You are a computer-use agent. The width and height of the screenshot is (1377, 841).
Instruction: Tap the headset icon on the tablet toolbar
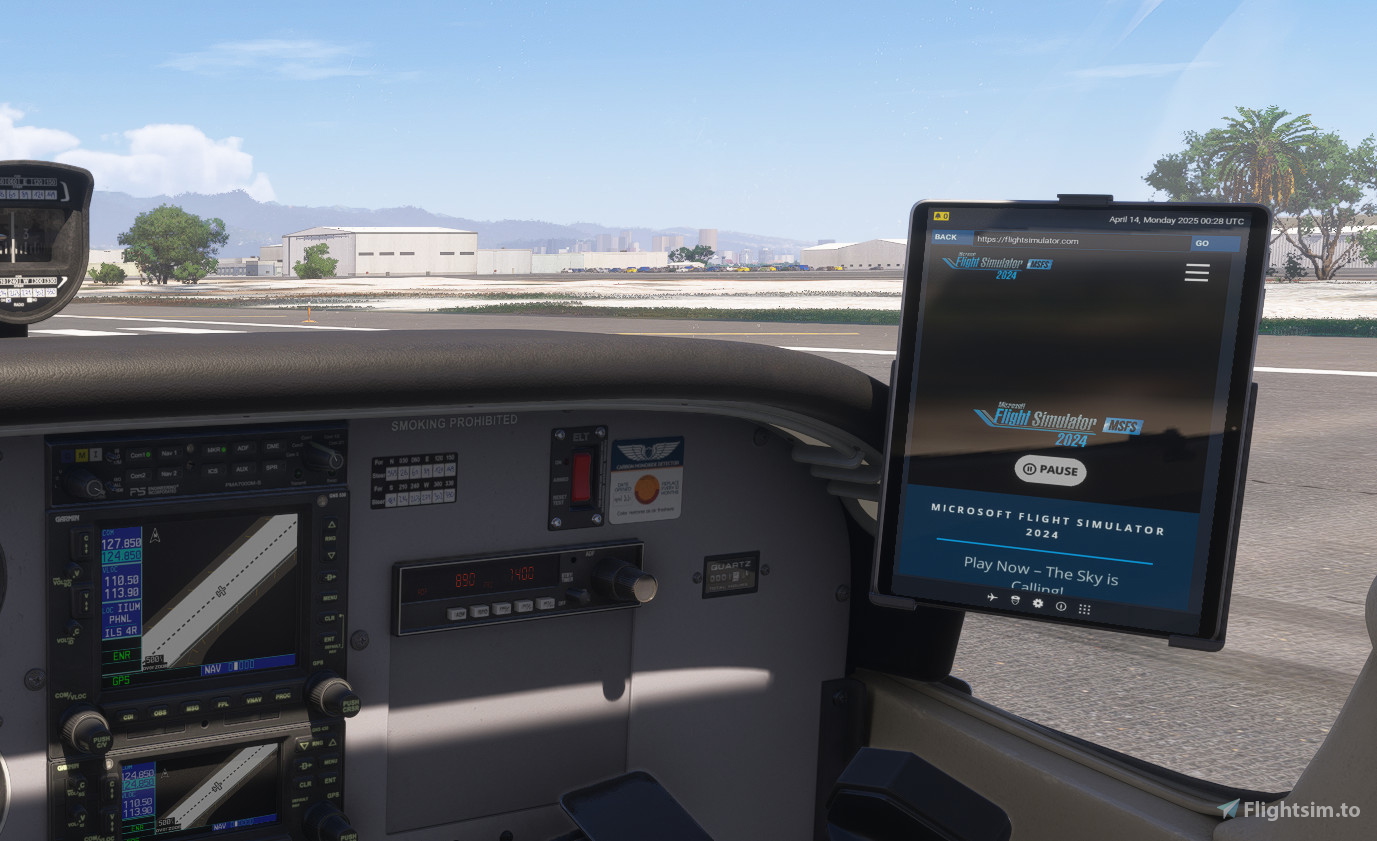[1015, 601]
